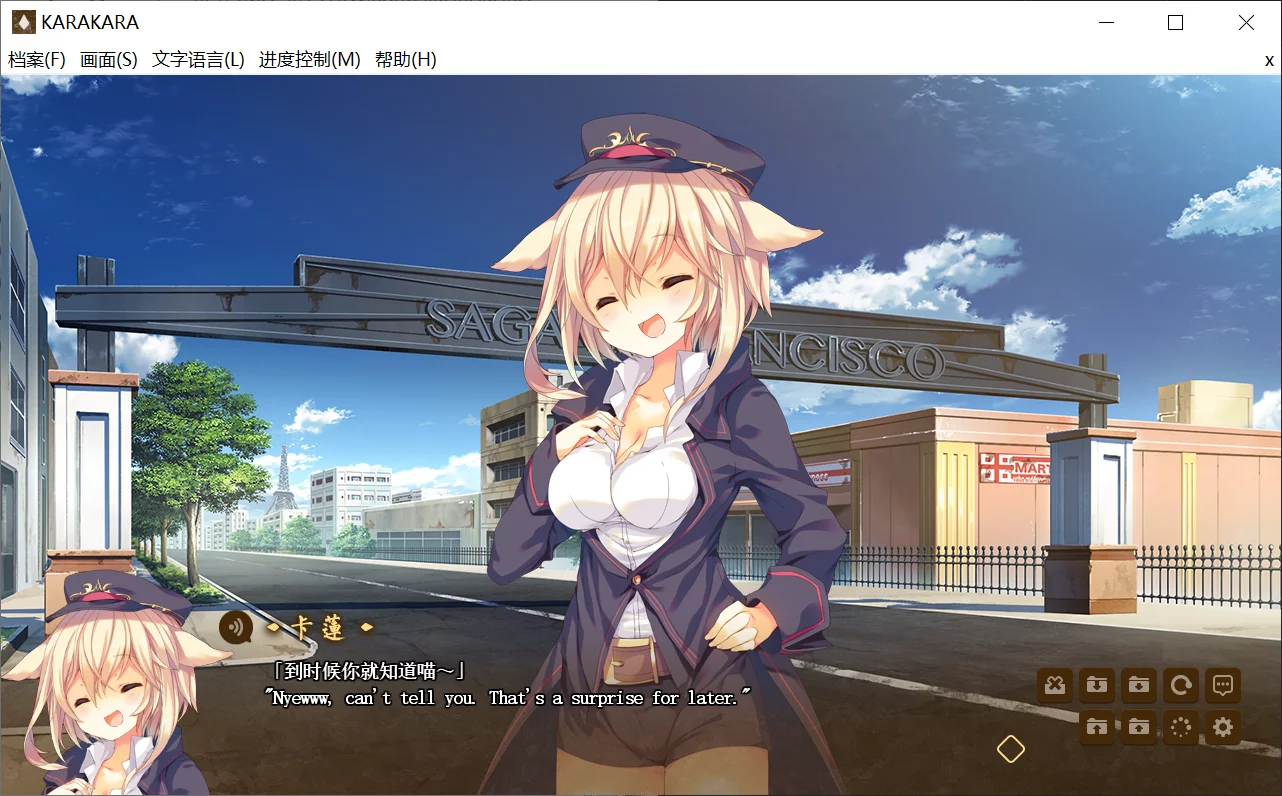The height and width of the screenshot is (796, 1282).
Task: Activate skip mode via the dotted circle icon
Action: 1180,728
